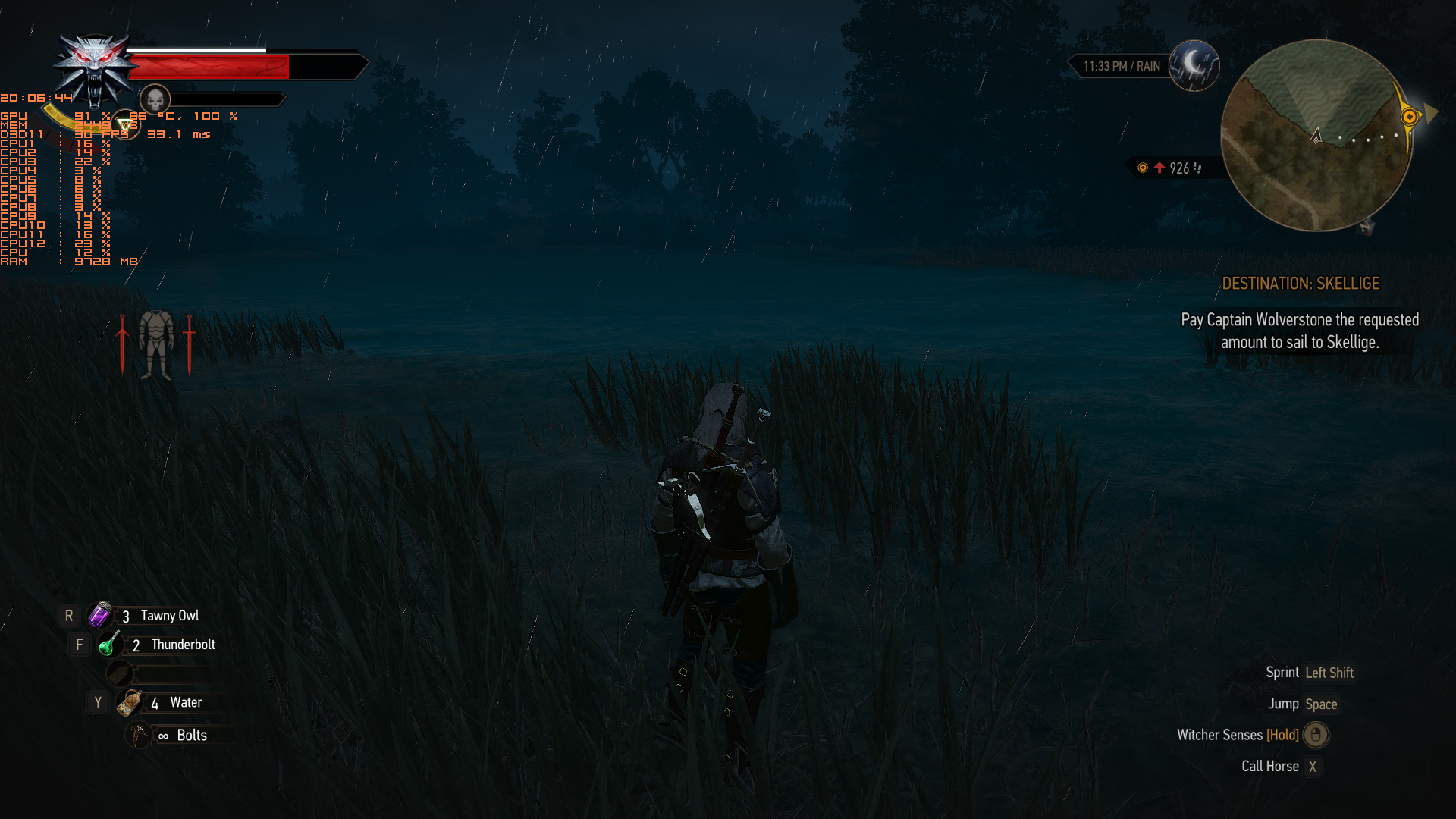Select the Water item slot
Viewport: 1456px width, 819px height.
[130, 703]
